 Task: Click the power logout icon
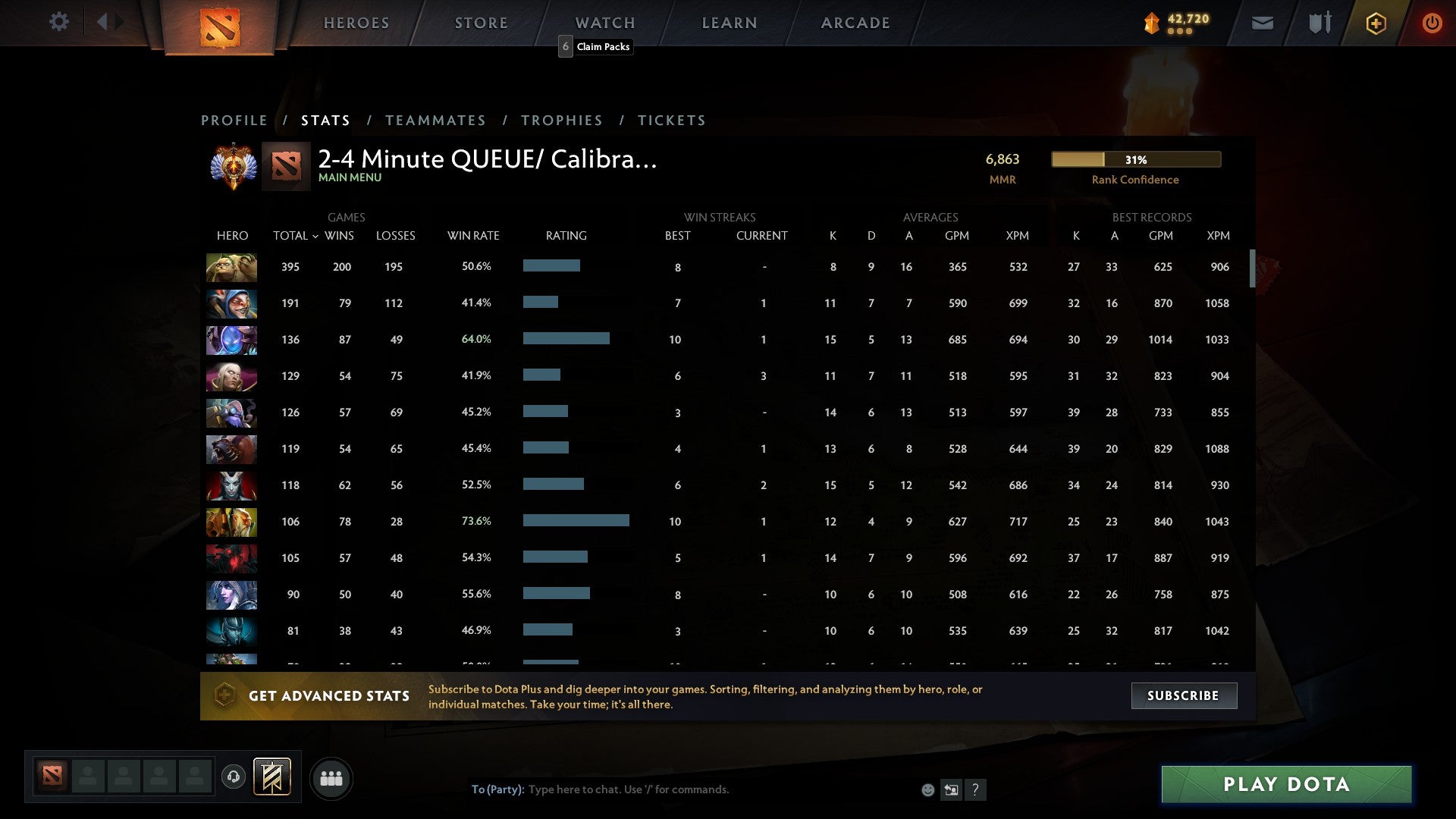(1432, 23)
